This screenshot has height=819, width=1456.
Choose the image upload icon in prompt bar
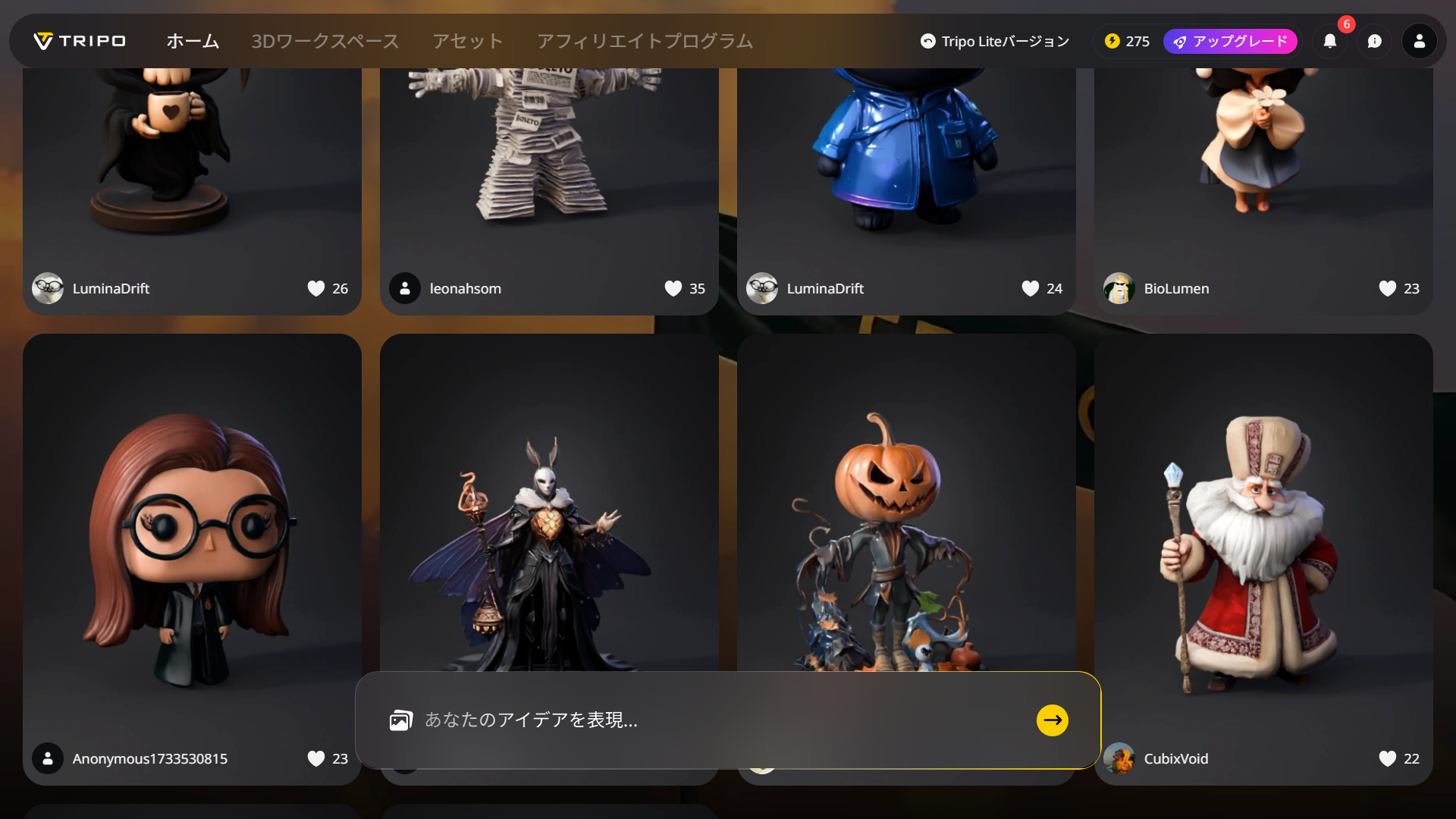(x=400, y=720)
